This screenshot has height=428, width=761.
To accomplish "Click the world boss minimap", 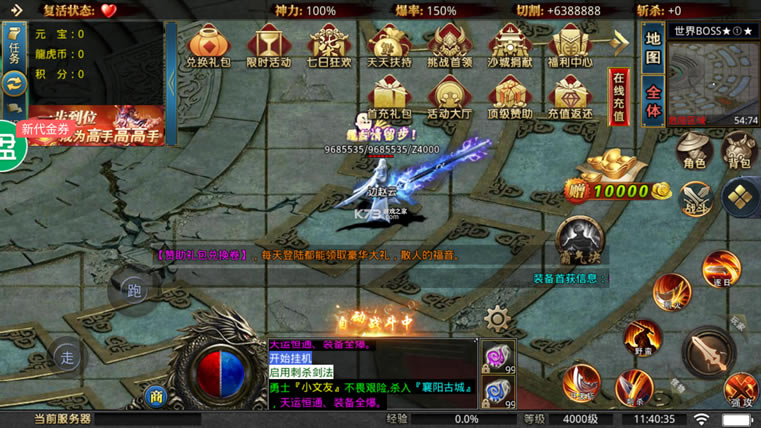I will (x=712, y=79).
